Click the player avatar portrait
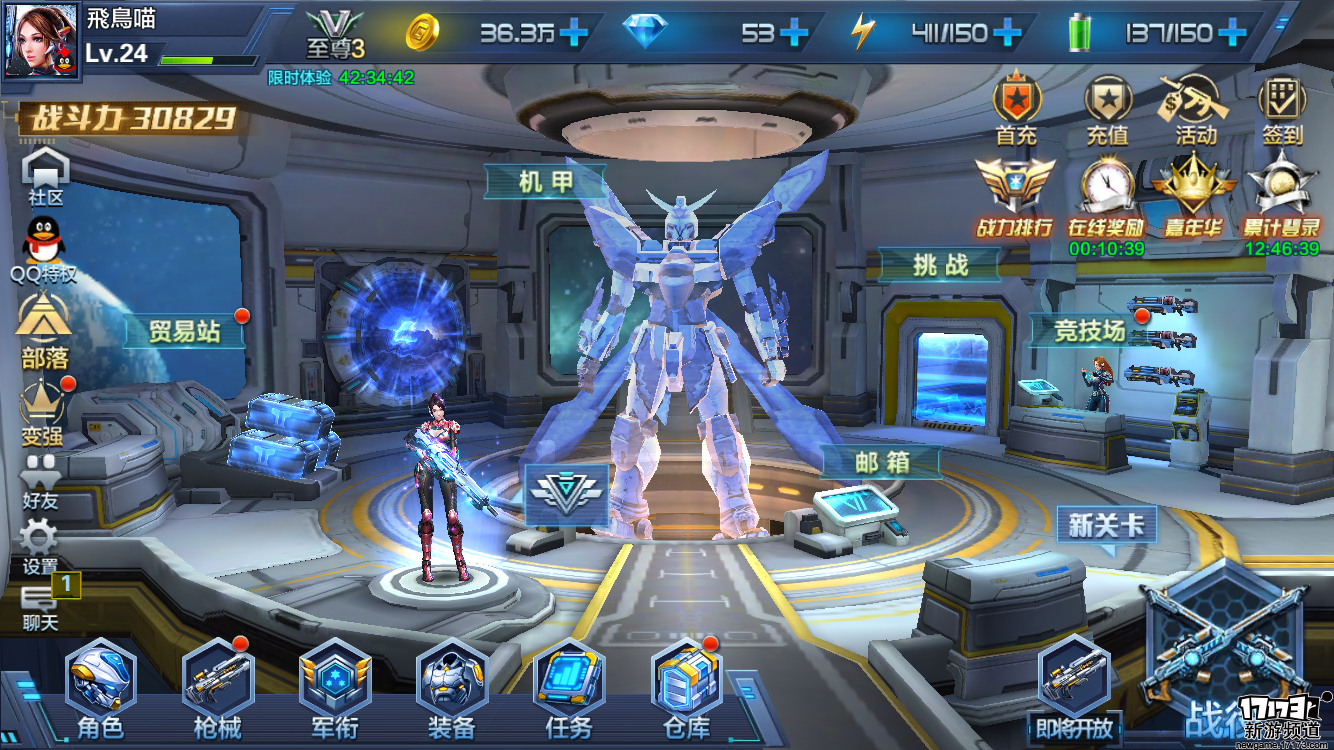Viewport: 1334px width, 750px height. pyautogui.click(x=40, y=42)
